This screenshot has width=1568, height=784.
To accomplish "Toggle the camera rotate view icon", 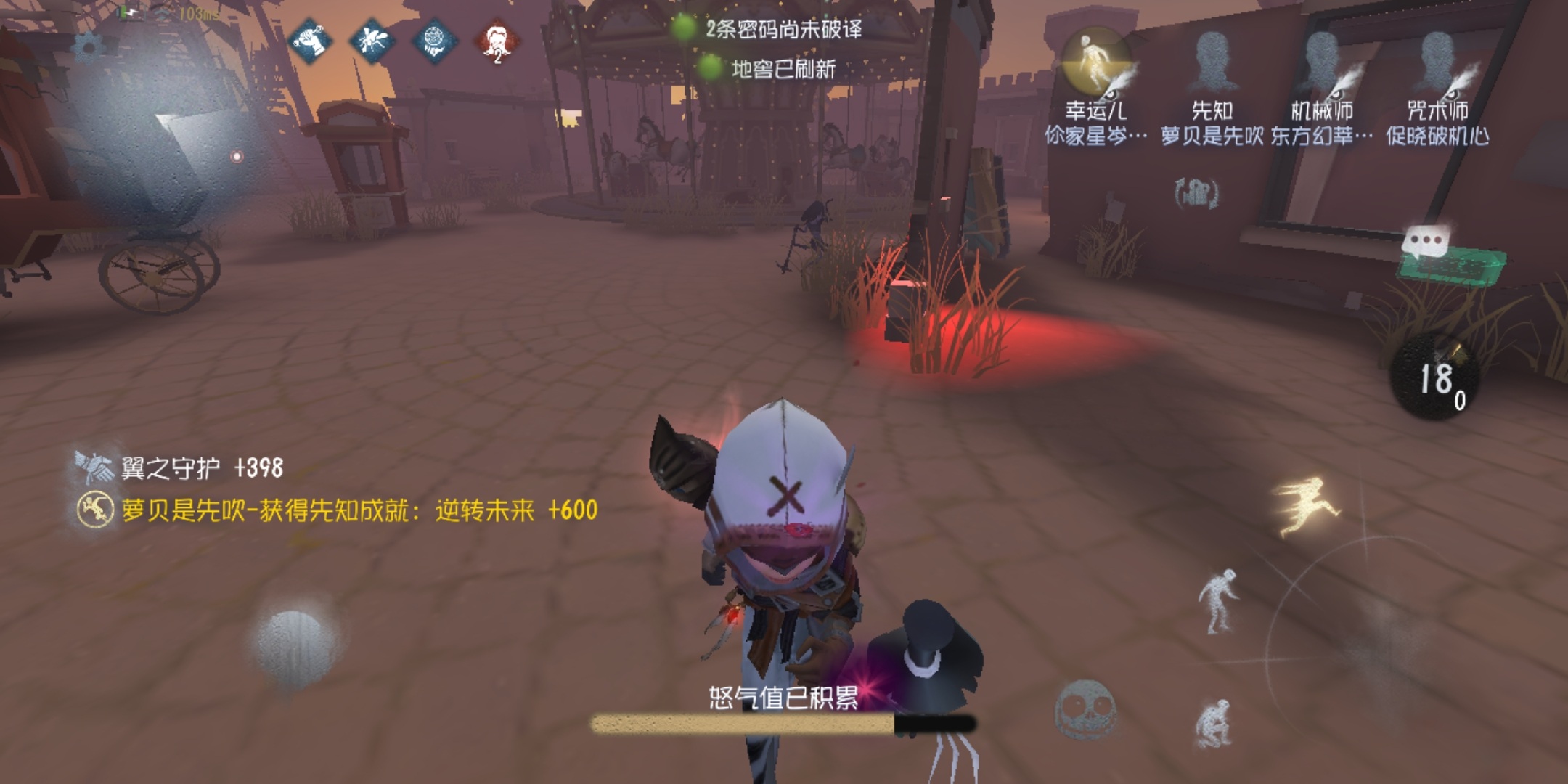I will 1196,194.
